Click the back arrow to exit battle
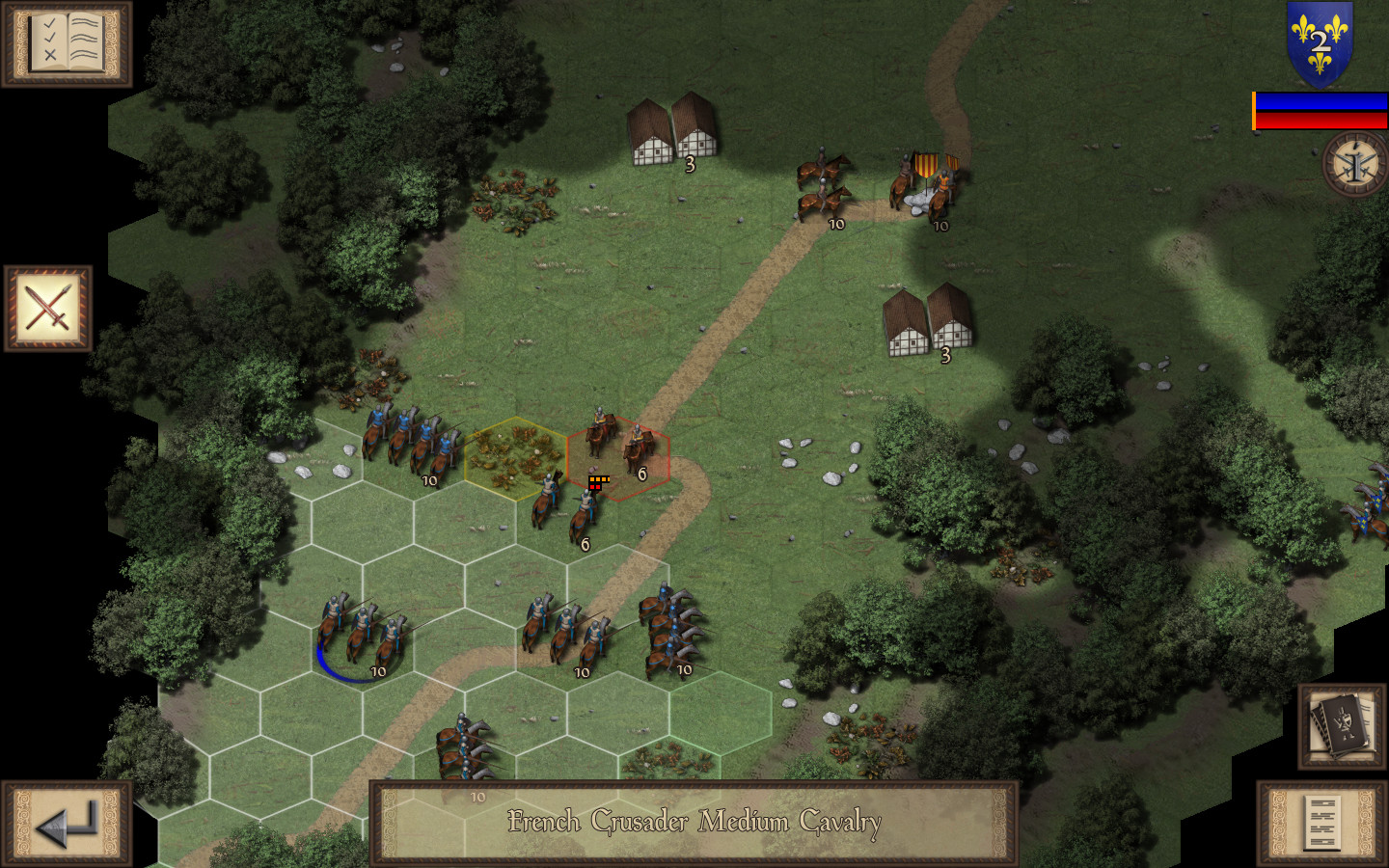Image resolution: width=1389 pixels, height=868 pixels. 68,823
